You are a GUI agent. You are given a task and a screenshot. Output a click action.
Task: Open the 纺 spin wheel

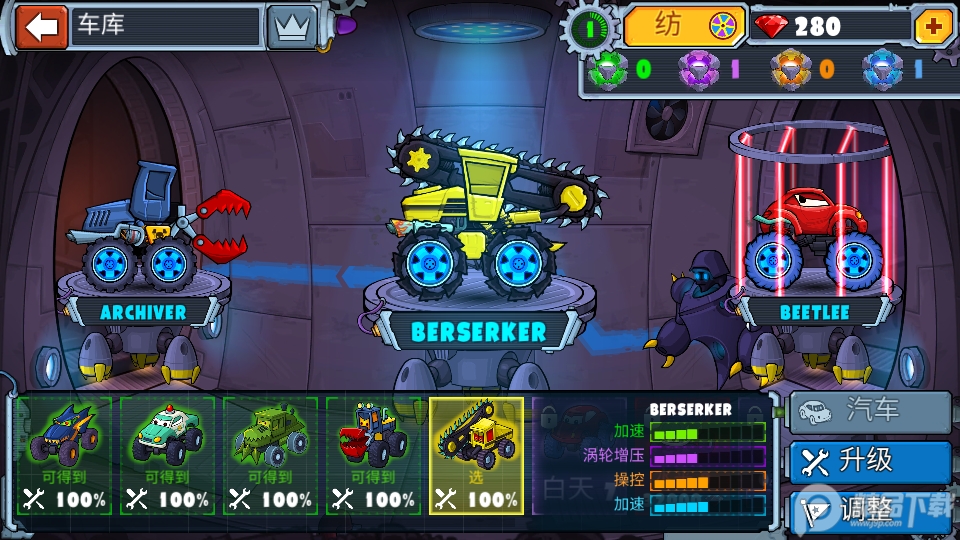(686, 26)
